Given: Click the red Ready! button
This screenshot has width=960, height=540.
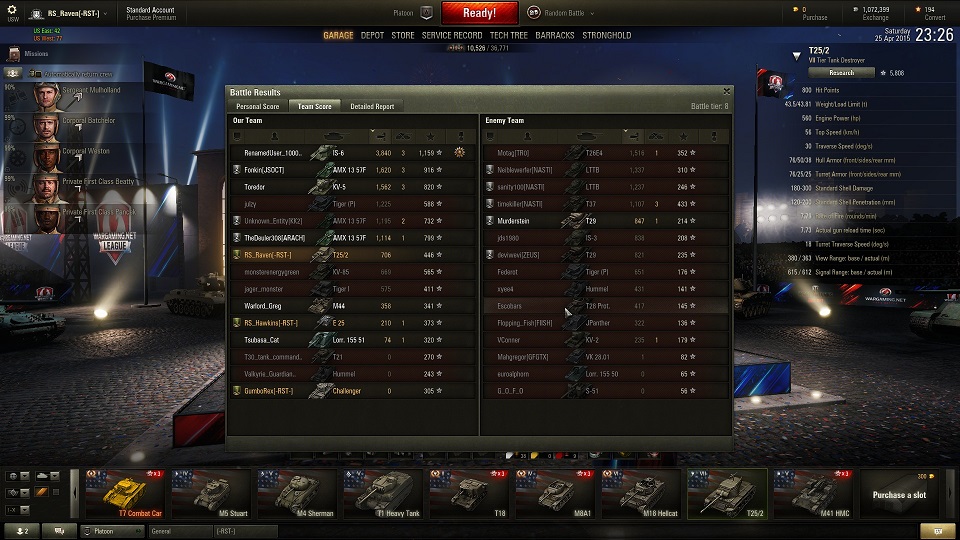Looking at the screenshot, I should tap(479, 13).
